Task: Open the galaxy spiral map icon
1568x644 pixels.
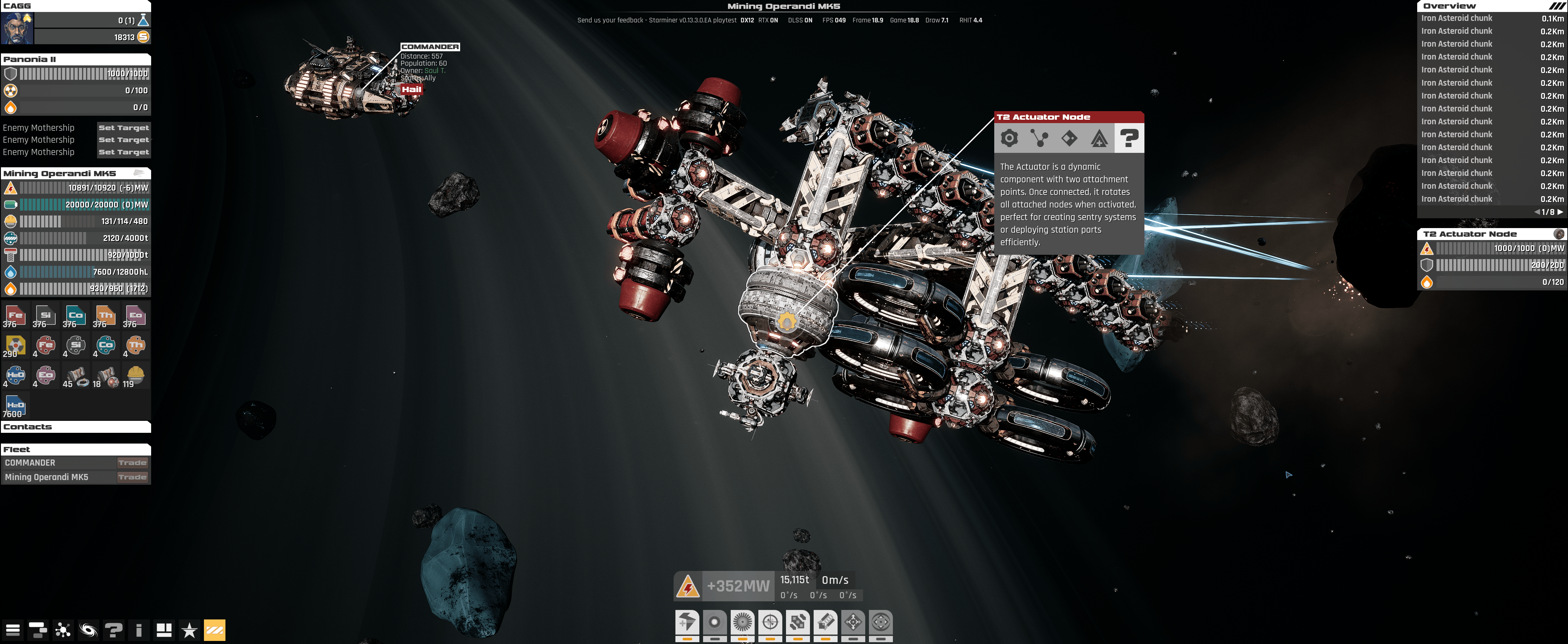Action: coord(88,630)
